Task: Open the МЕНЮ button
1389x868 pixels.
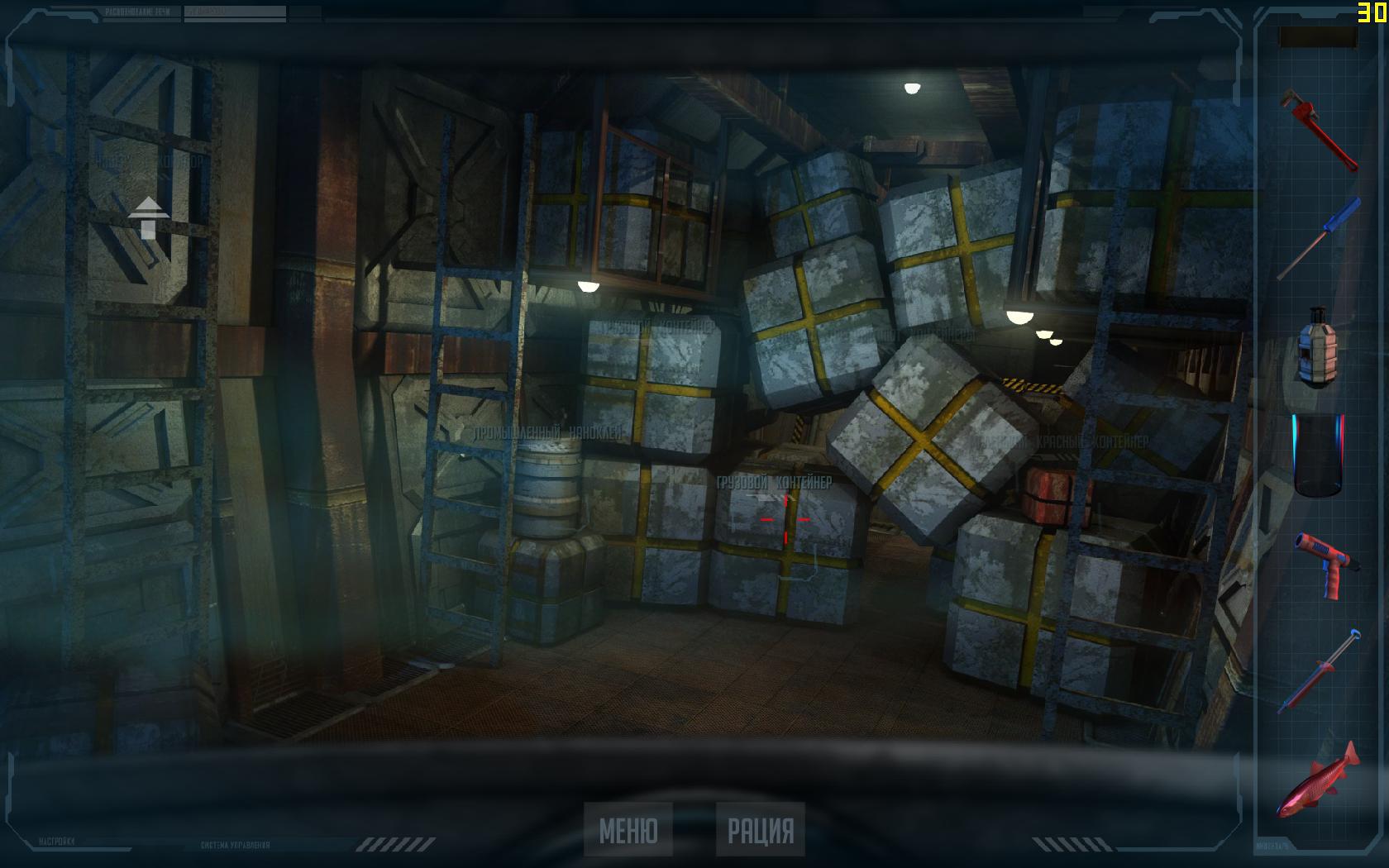Action: coord(628,830)
